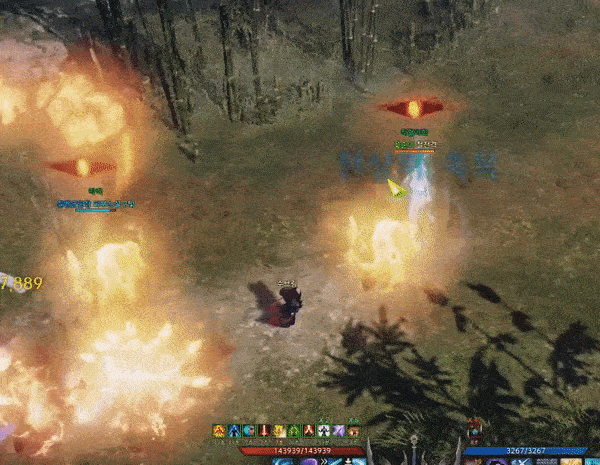Screen dimensions: 600x465
Task: Click the white figure on black buff icon
Action: (x=324, y=431)
